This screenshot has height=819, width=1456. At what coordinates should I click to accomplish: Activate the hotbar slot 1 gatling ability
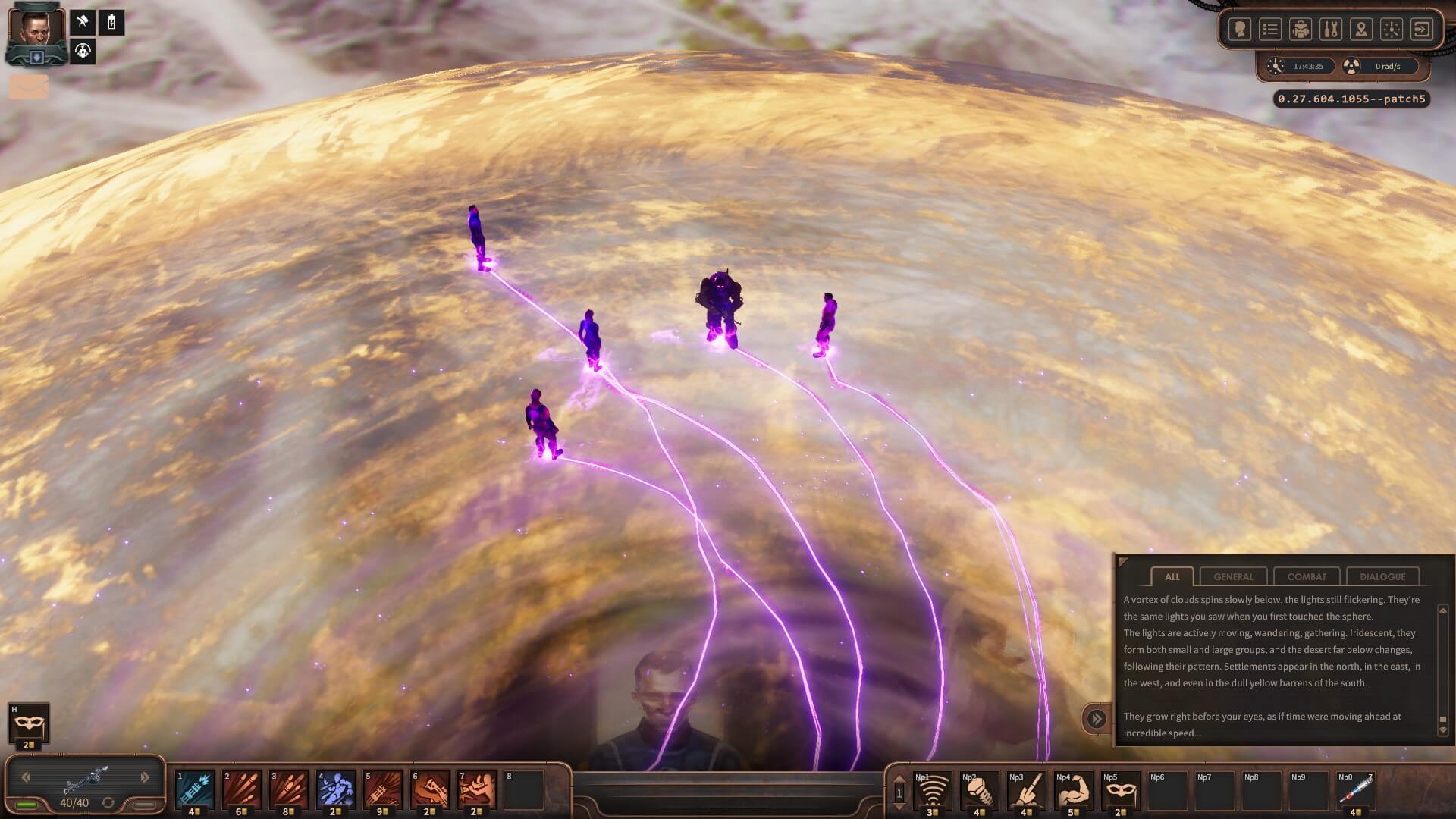194,790
